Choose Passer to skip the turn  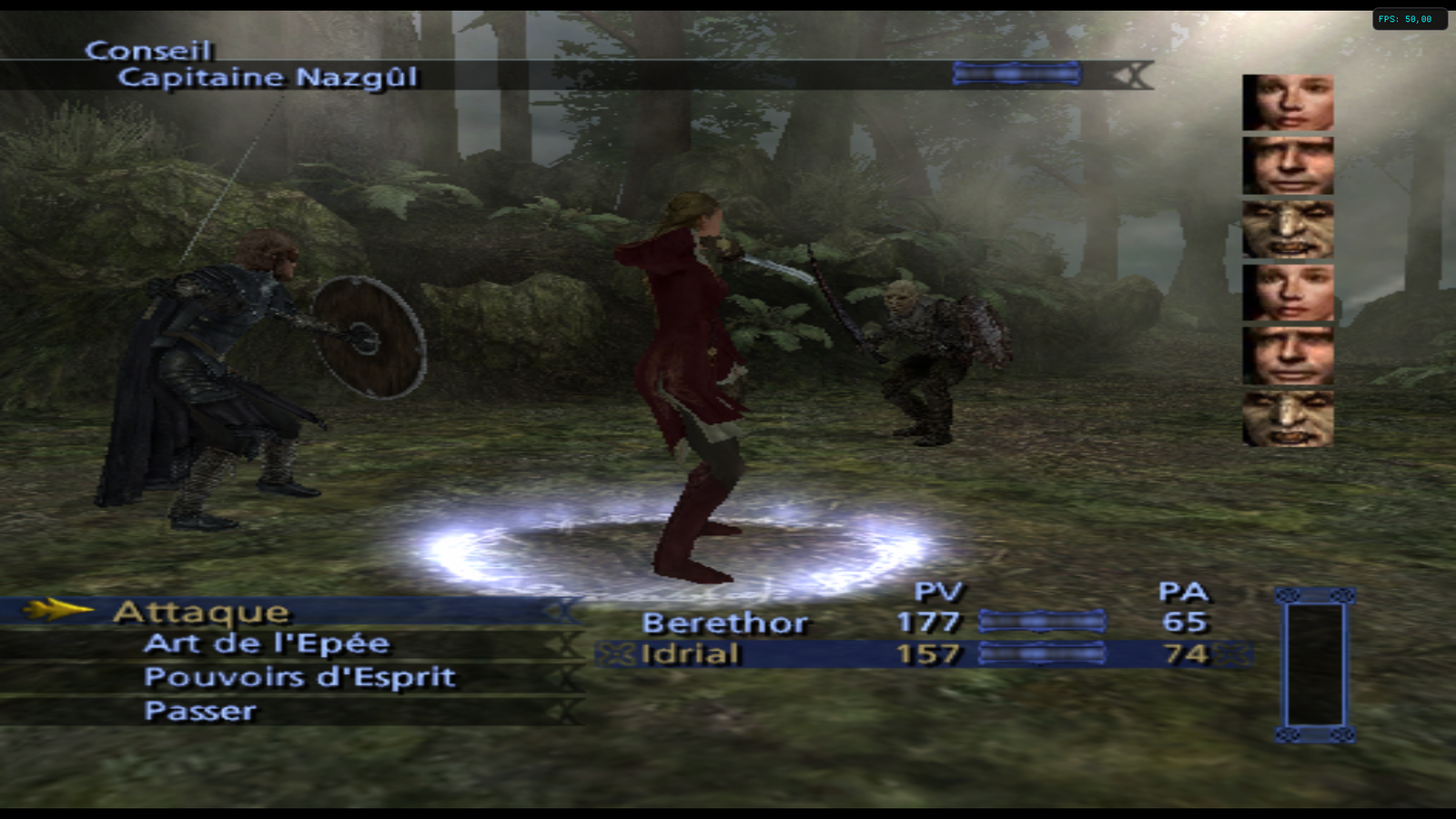coord(200,711)
